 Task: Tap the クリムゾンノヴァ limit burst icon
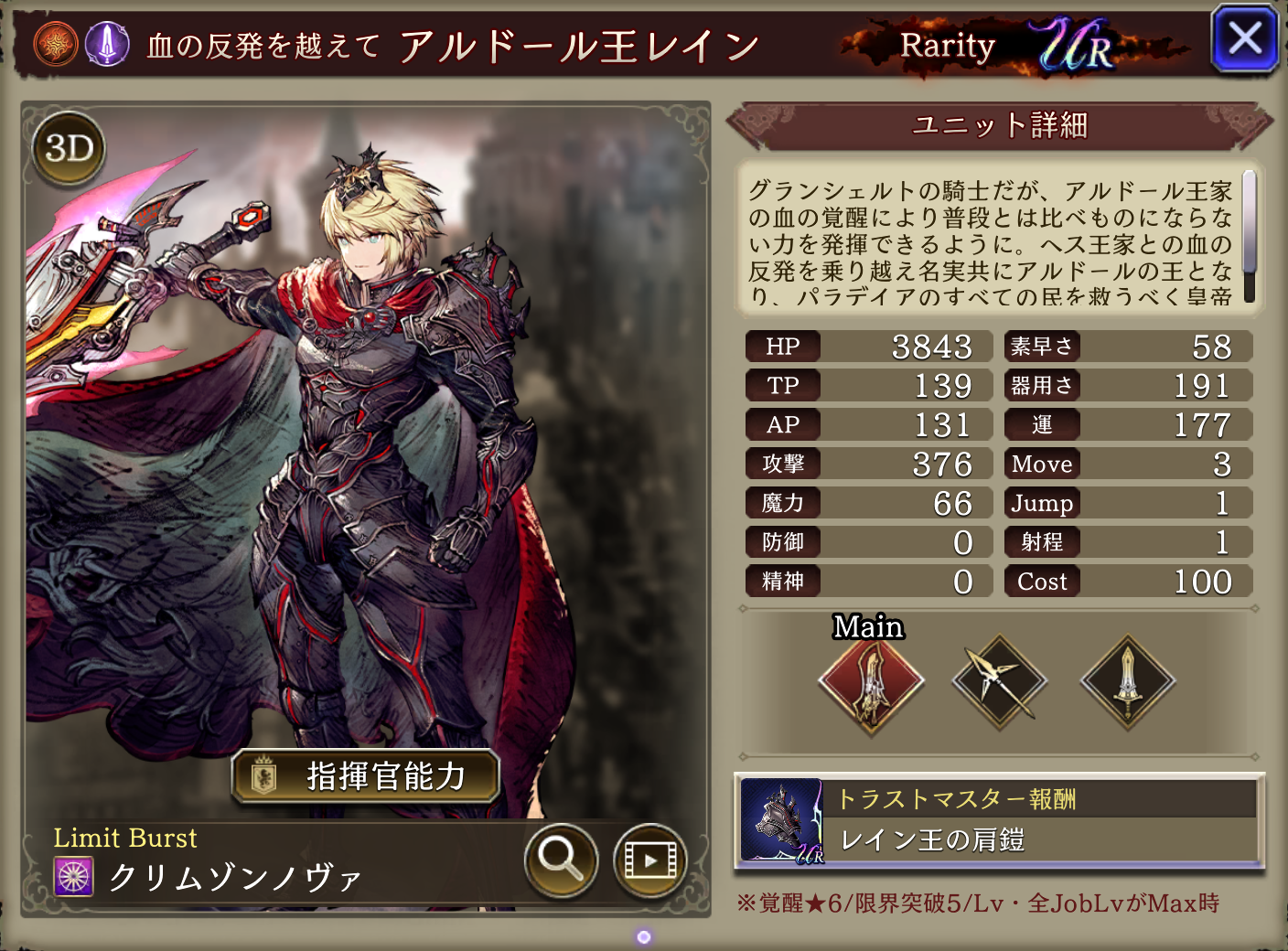(x=74, y=877)
